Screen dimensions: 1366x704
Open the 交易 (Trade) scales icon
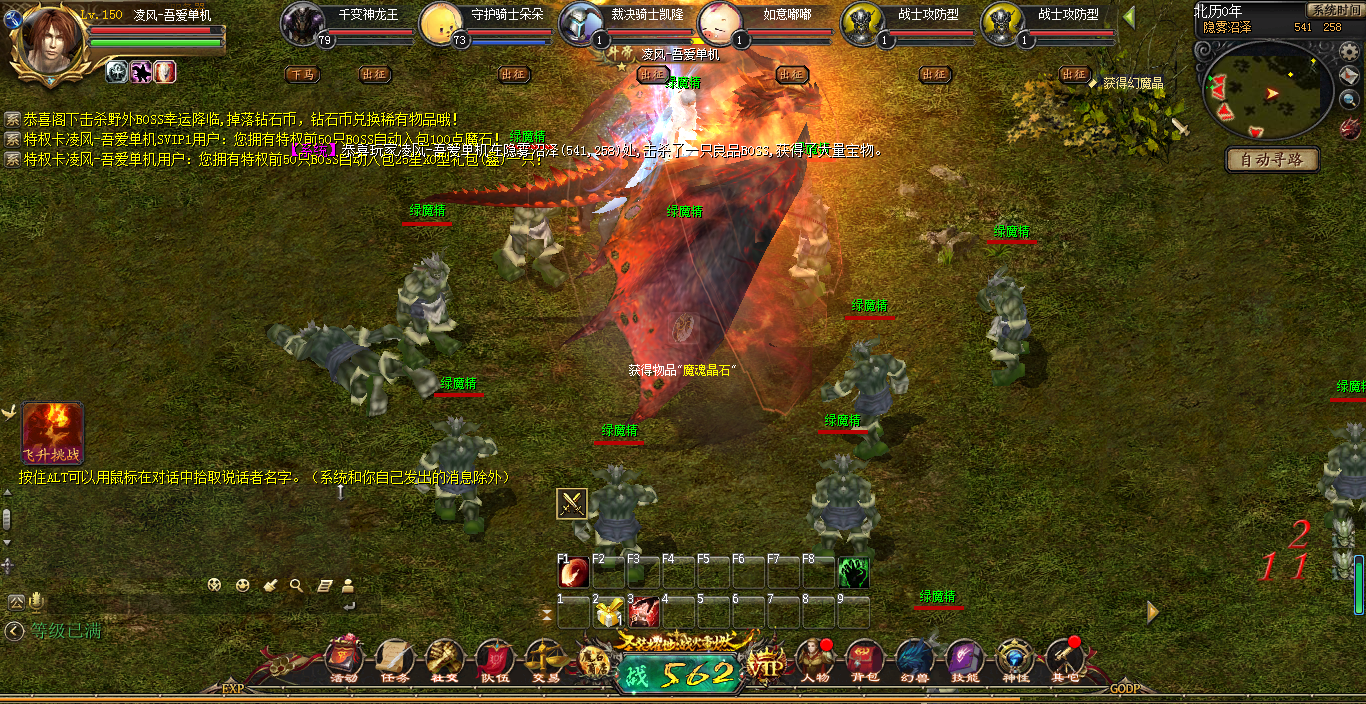(x=545, y=659)
